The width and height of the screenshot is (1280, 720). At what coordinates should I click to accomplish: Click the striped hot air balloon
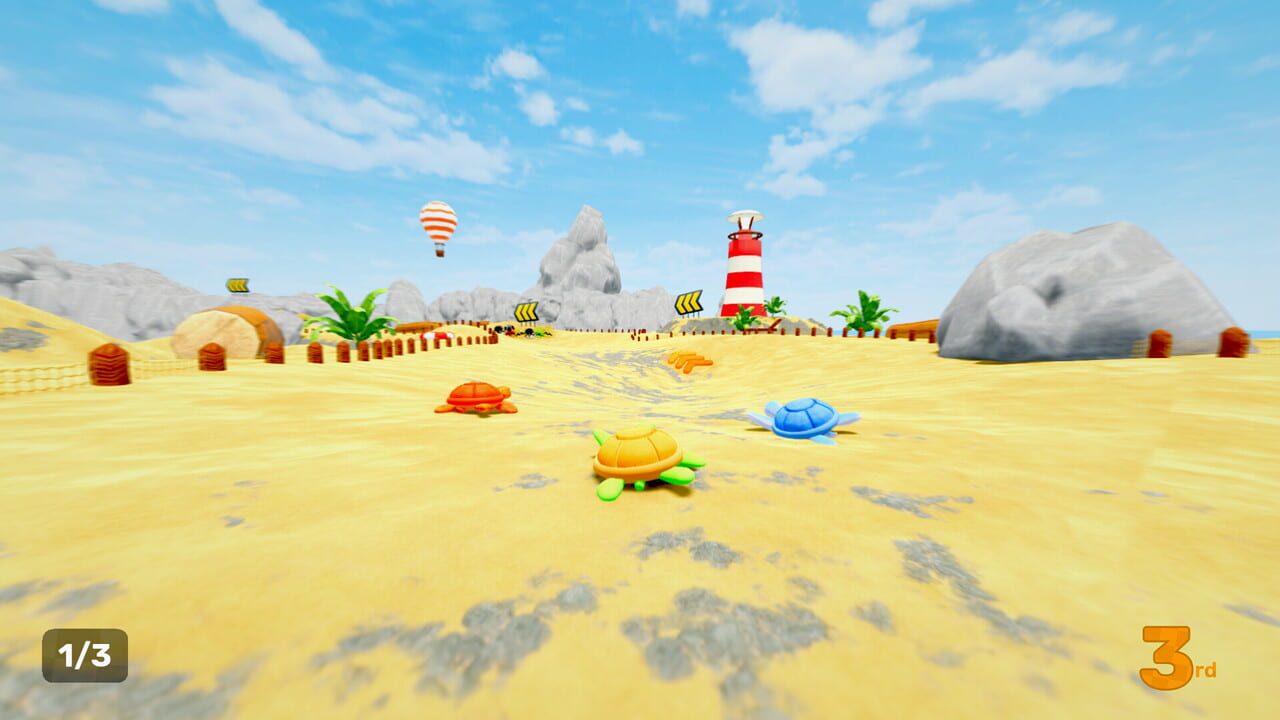437,222
